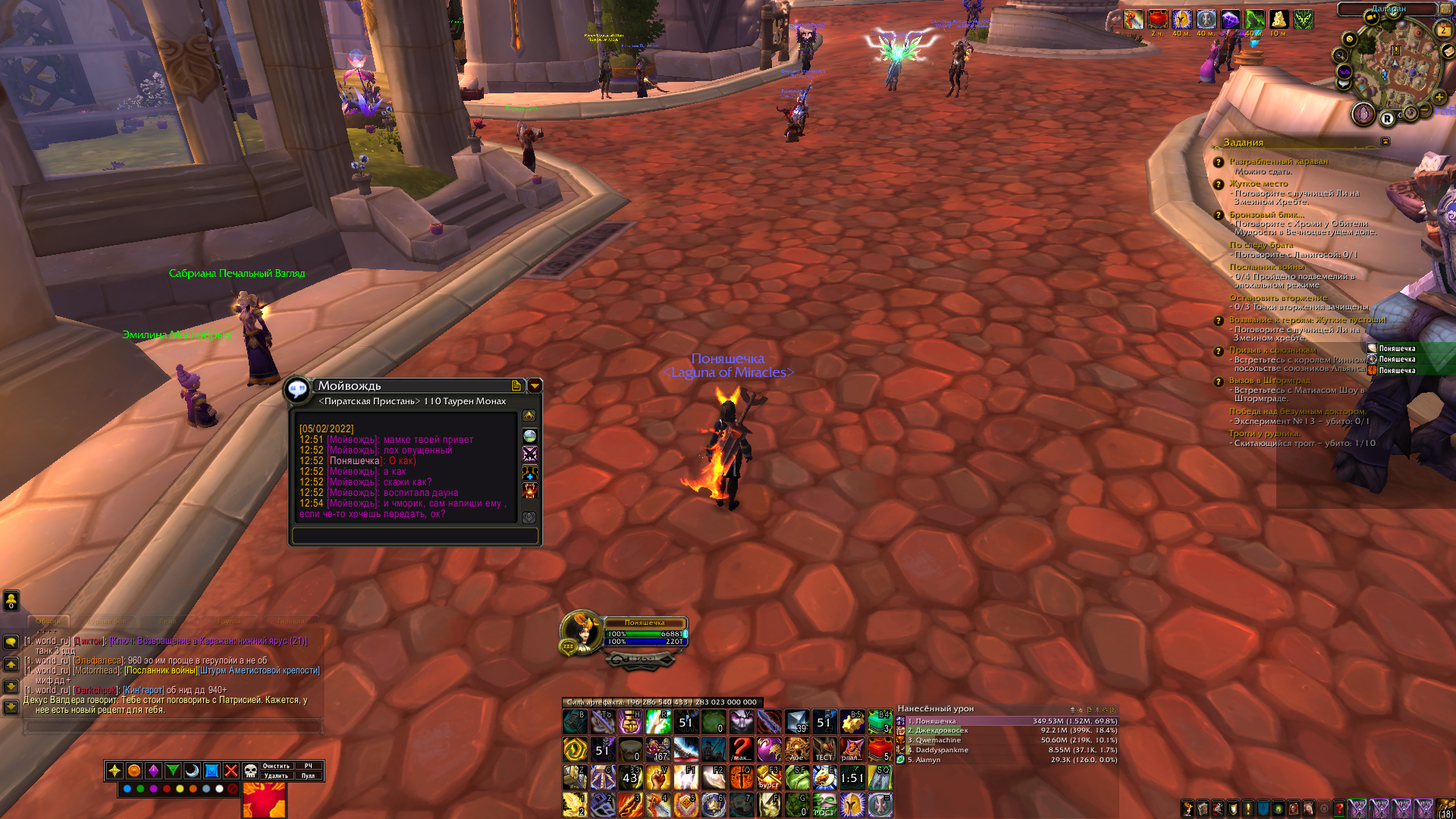Activate the БУРСТ macro ability
Image resolution: width=1456 pixels, height=819 pixels.
(769, 777)
